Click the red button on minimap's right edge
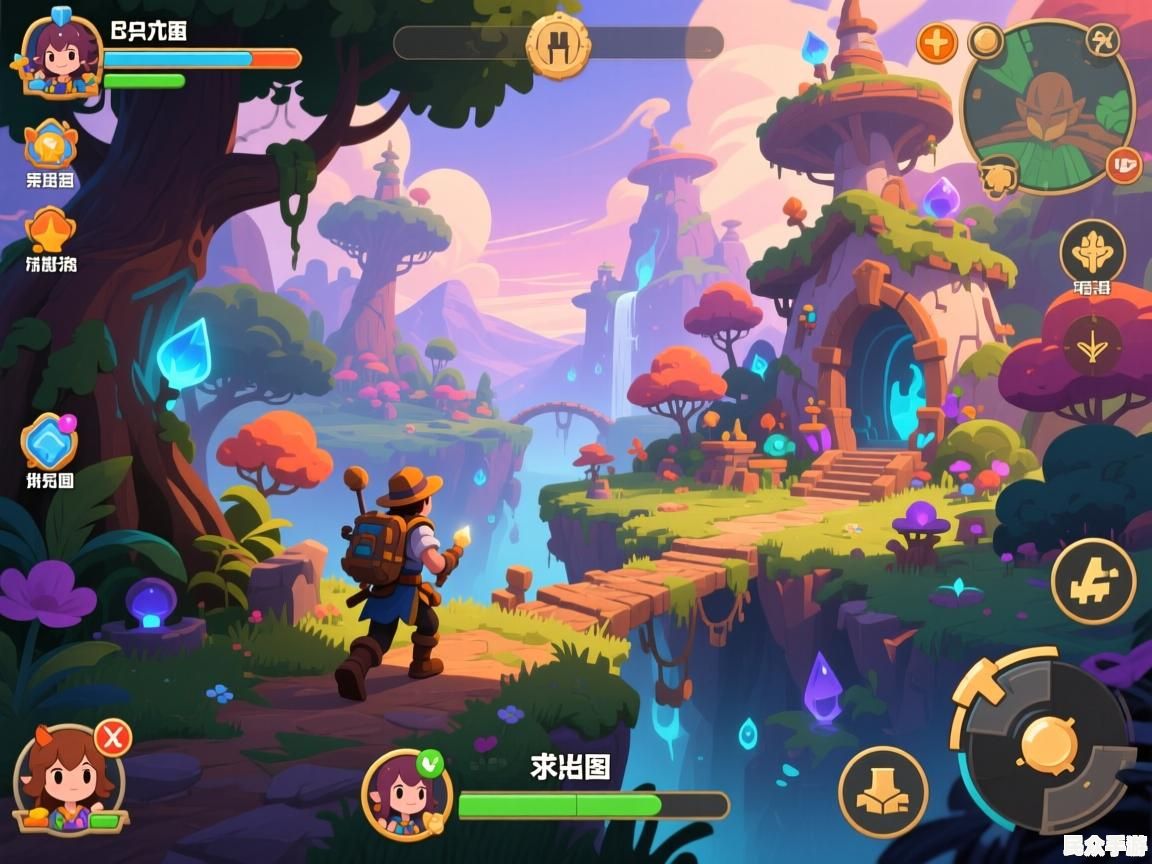This screenshot has height=864, width=1152. pyautogui.click(x=1124, y=164)
